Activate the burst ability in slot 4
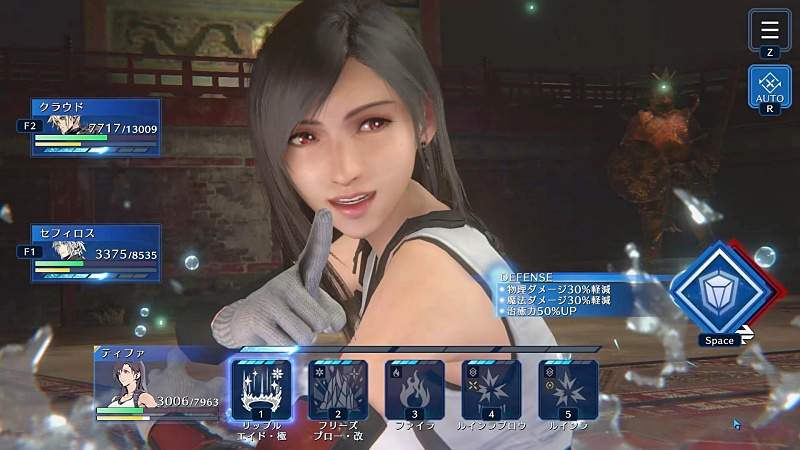 click(x=491, y=389)
